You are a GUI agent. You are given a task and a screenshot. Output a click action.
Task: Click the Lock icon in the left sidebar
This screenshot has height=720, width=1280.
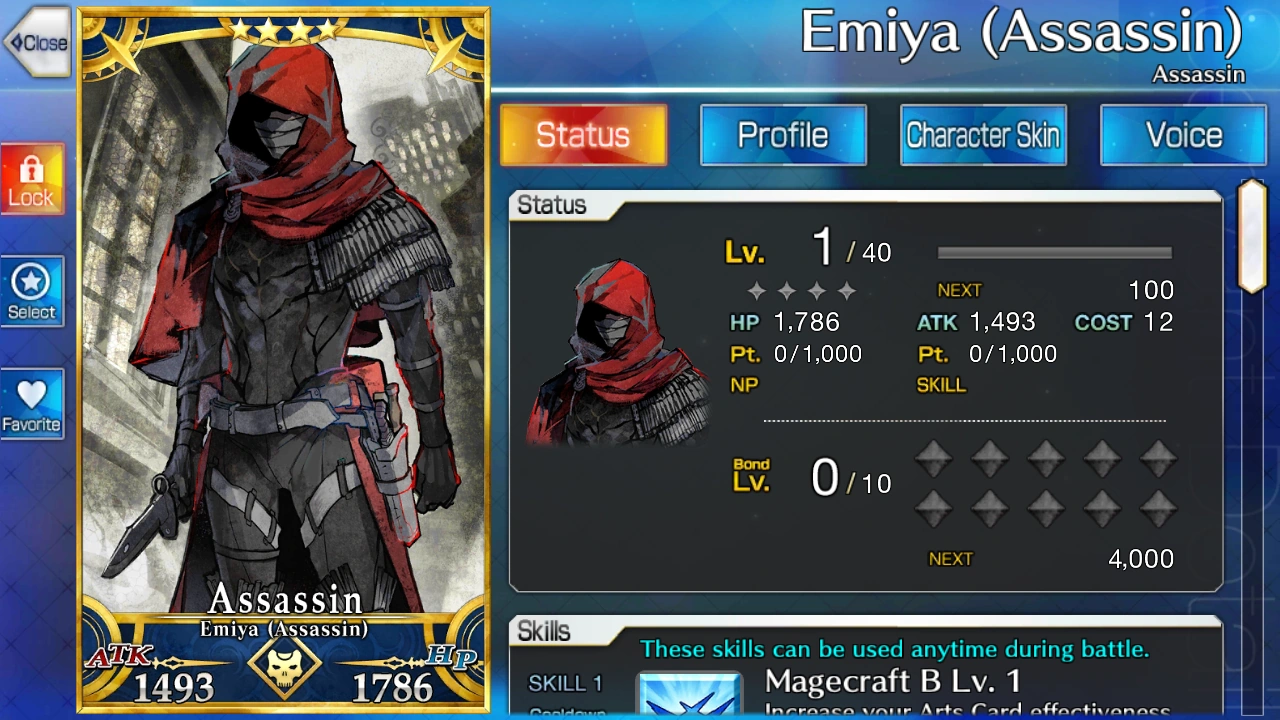pyautogui.click(x=32, y=178)
